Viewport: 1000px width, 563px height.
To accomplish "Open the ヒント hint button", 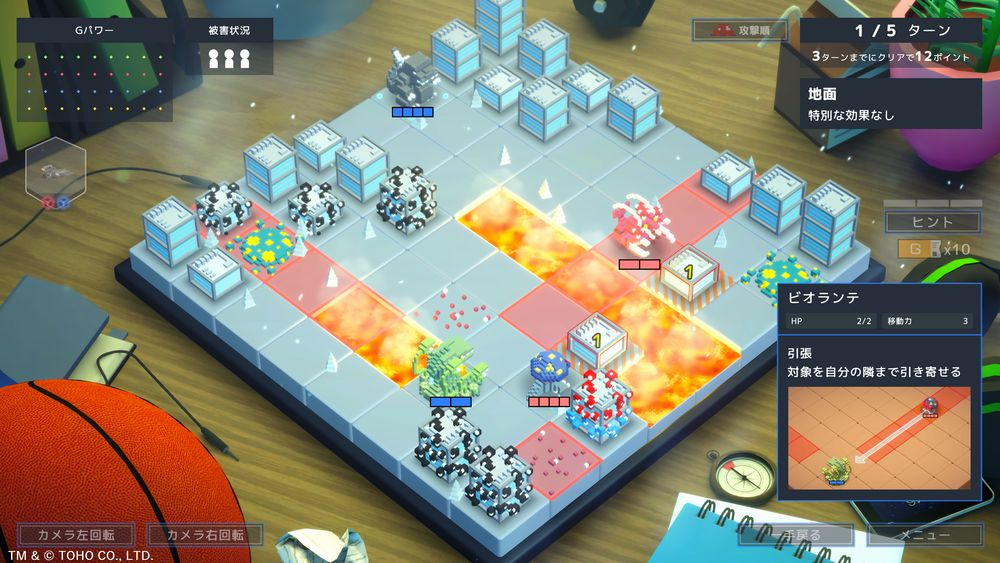I will pos(919,222).
